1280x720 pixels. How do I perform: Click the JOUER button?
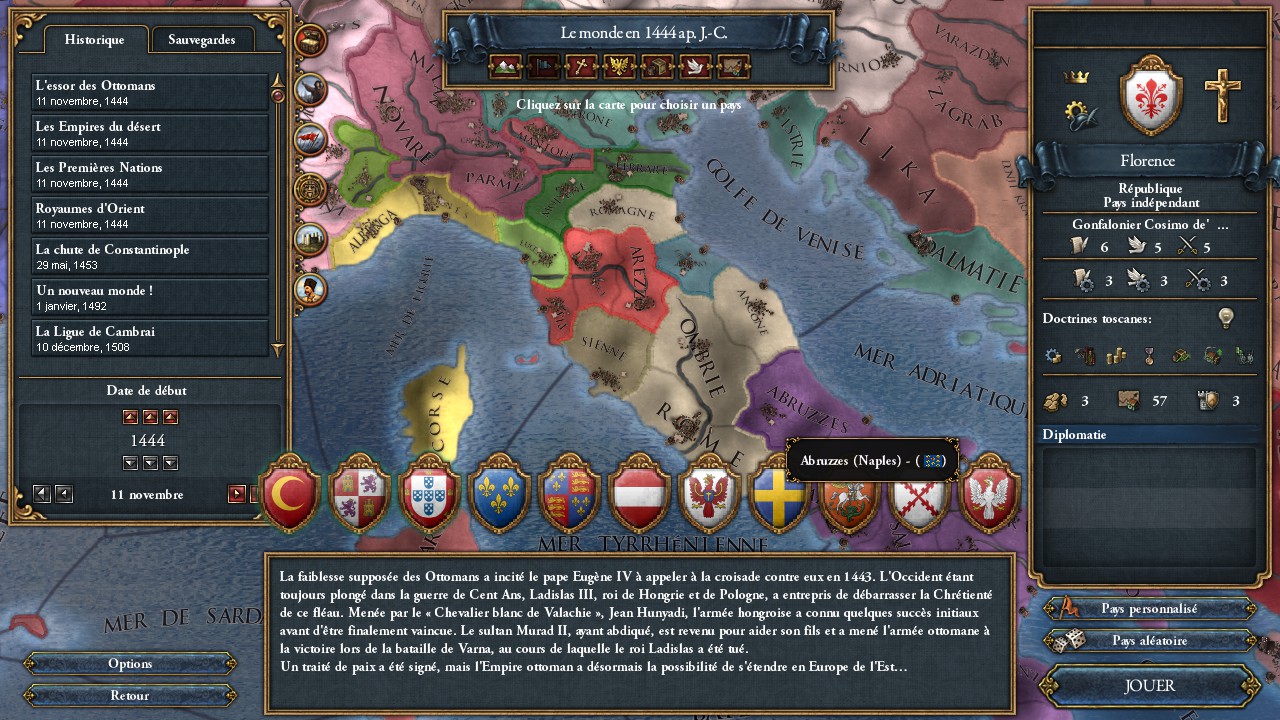point(1149,686)
